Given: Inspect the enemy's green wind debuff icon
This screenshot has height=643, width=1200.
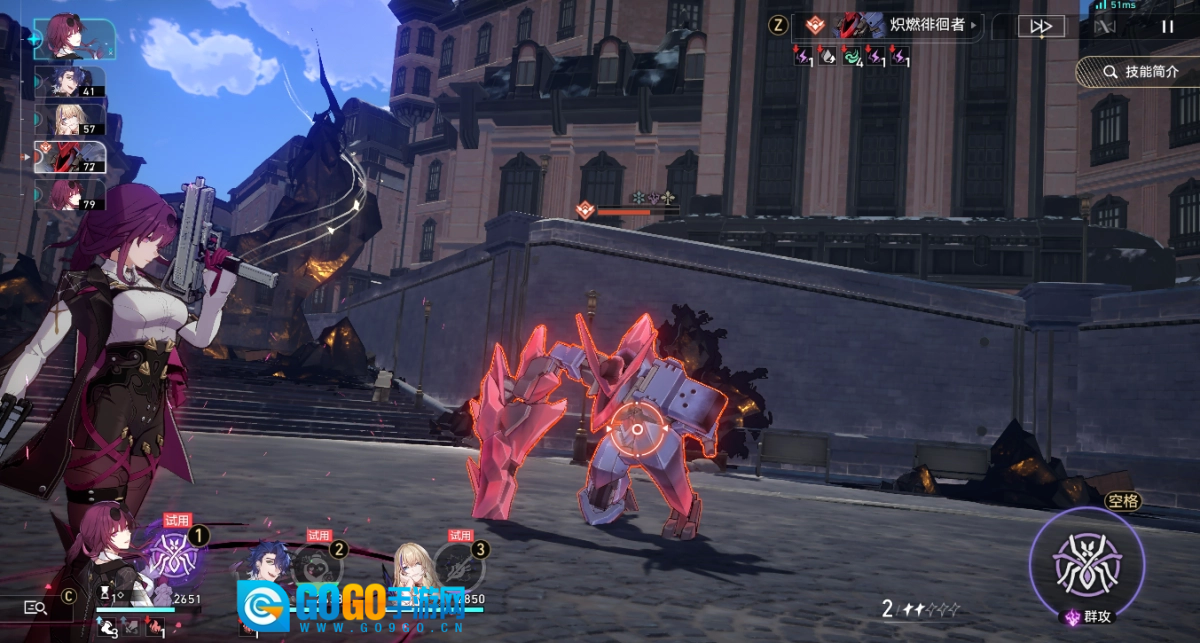Looking at the screenshot, I should [852, 57].
